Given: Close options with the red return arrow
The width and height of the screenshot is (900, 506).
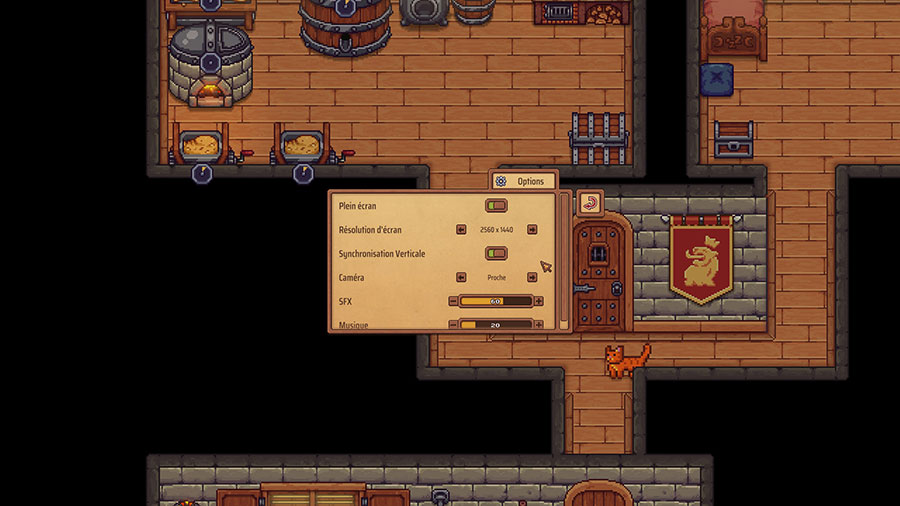Looking at the screenshot, I should 589,204.
